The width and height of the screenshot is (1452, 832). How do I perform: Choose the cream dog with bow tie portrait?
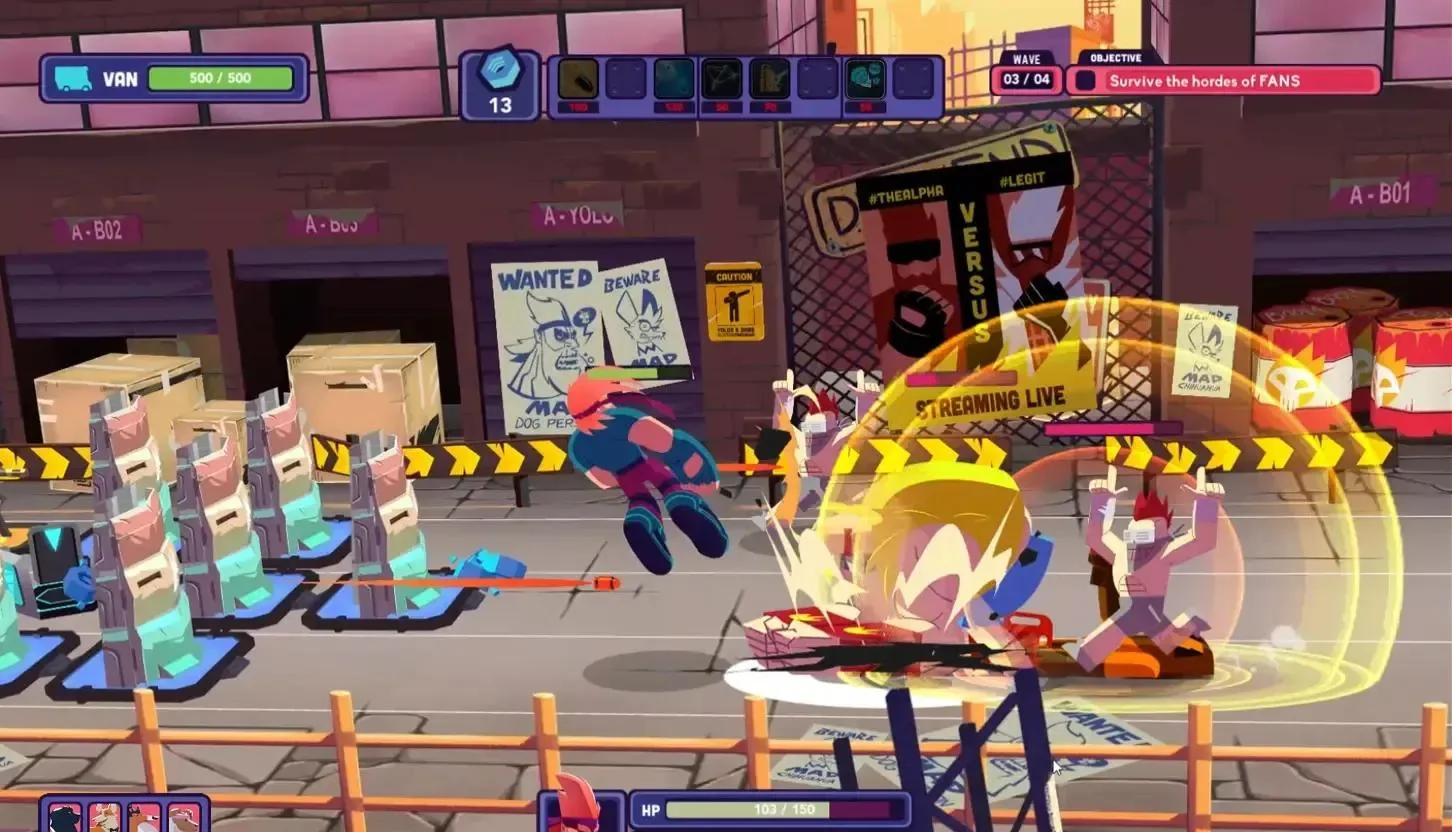point(103,819)
